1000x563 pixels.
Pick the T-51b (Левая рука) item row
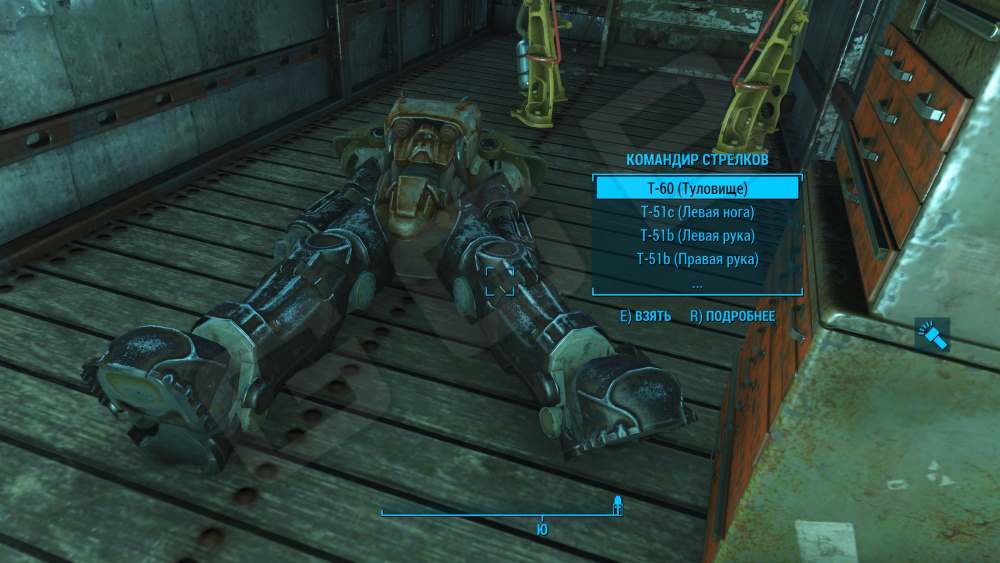697,236
